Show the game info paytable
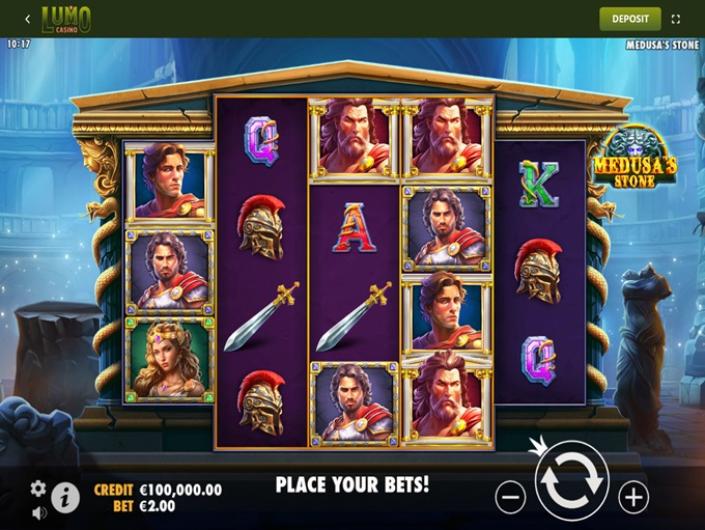Image resolution: width=705 pixels, height=530 pixels. click(x=65, y=497)
